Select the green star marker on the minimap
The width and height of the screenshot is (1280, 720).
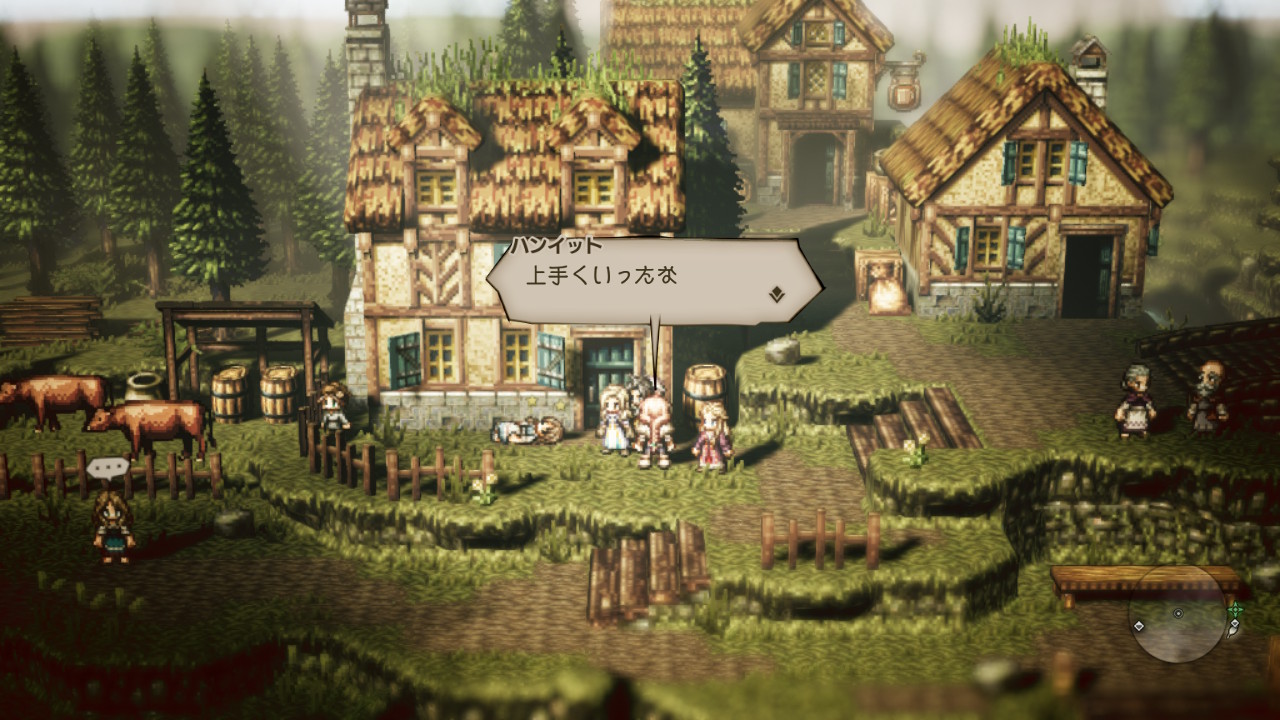tap(1236, 607)
